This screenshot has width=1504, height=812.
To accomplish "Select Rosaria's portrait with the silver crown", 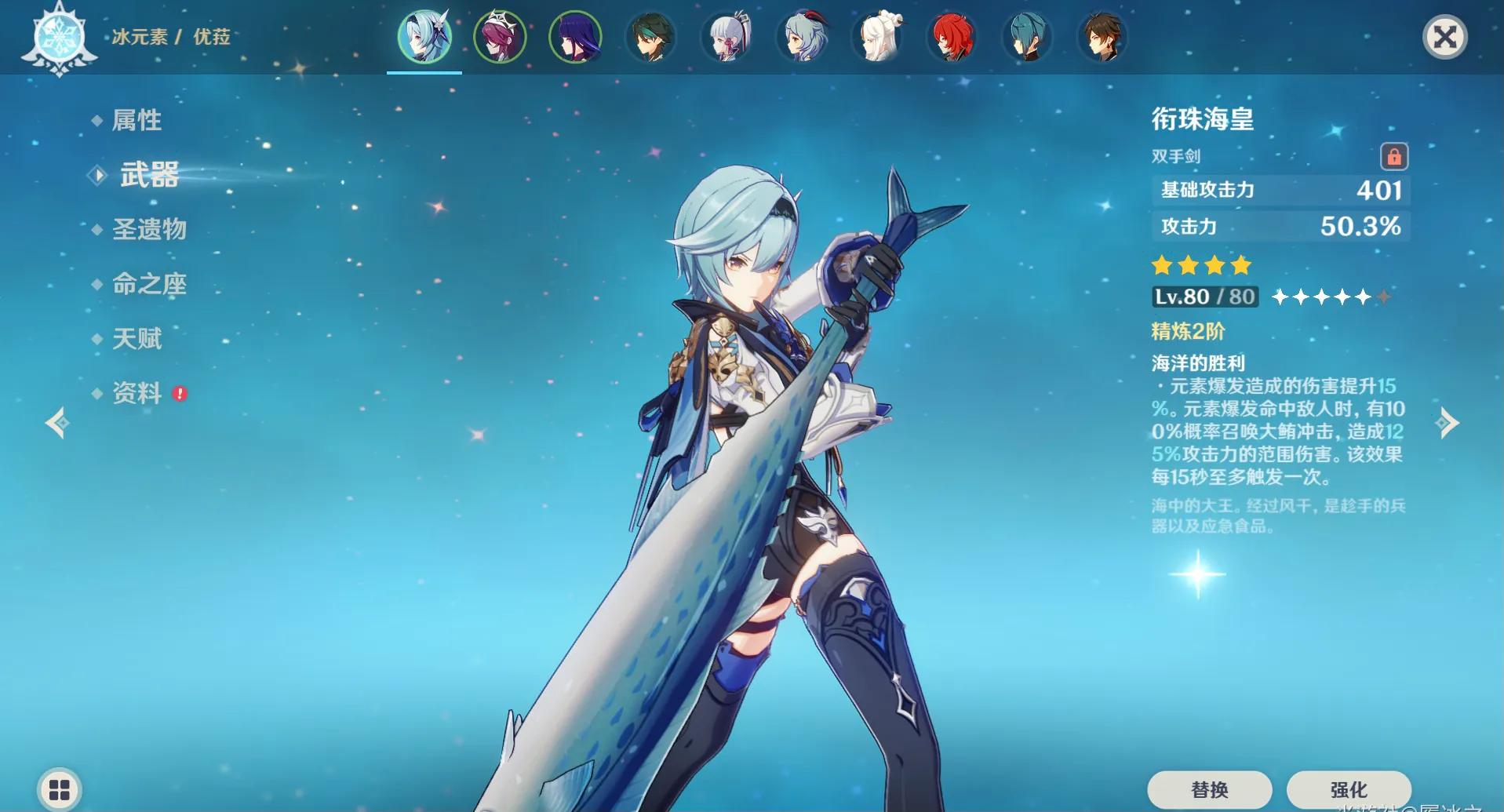I will point(500,37).
